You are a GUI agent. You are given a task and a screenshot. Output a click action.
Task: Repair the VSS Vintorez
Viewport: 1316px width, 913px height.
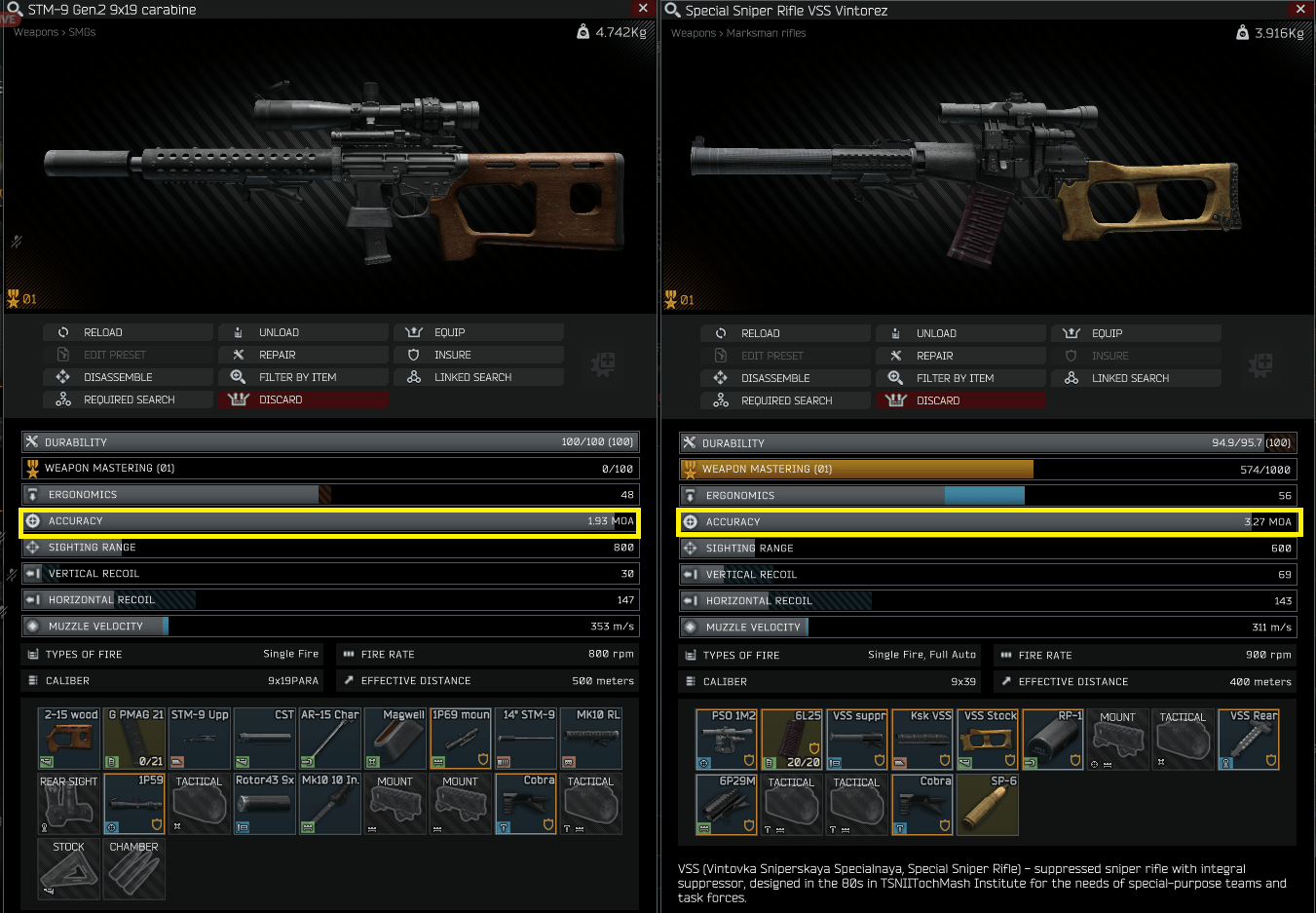[960, 355]
